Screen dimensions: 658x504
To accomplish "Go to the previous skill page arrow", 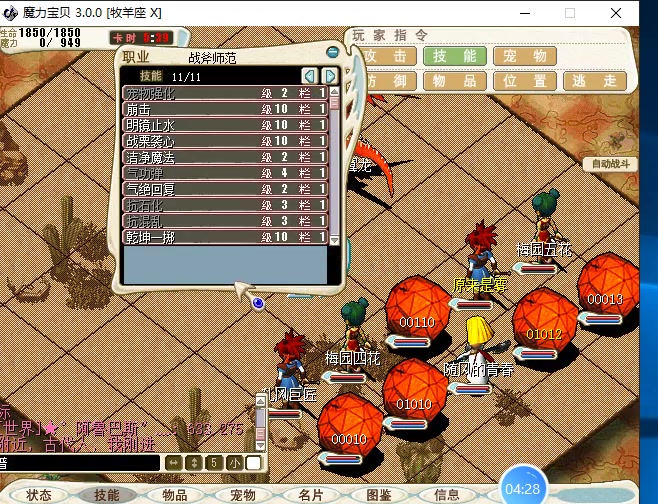I will tap(310, 76).
